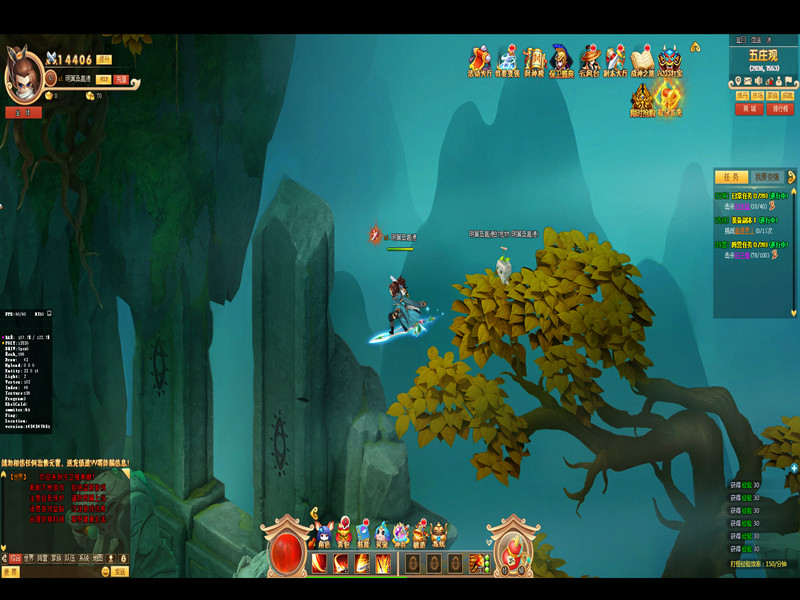Open the 神兵 divine weapon icon
This screenshot has height=600, width=800.
(401, 535)
